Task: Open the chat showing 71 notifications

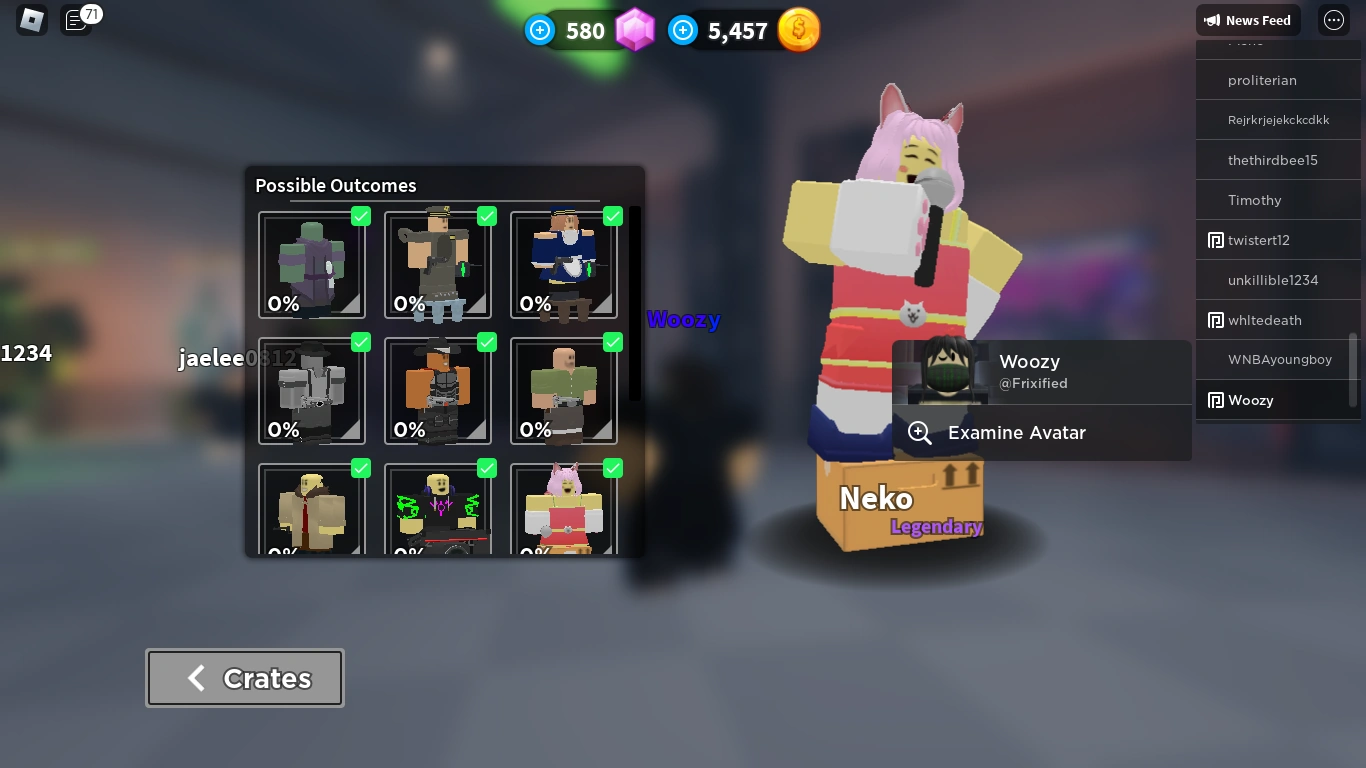Action: [x=77, y=20]
